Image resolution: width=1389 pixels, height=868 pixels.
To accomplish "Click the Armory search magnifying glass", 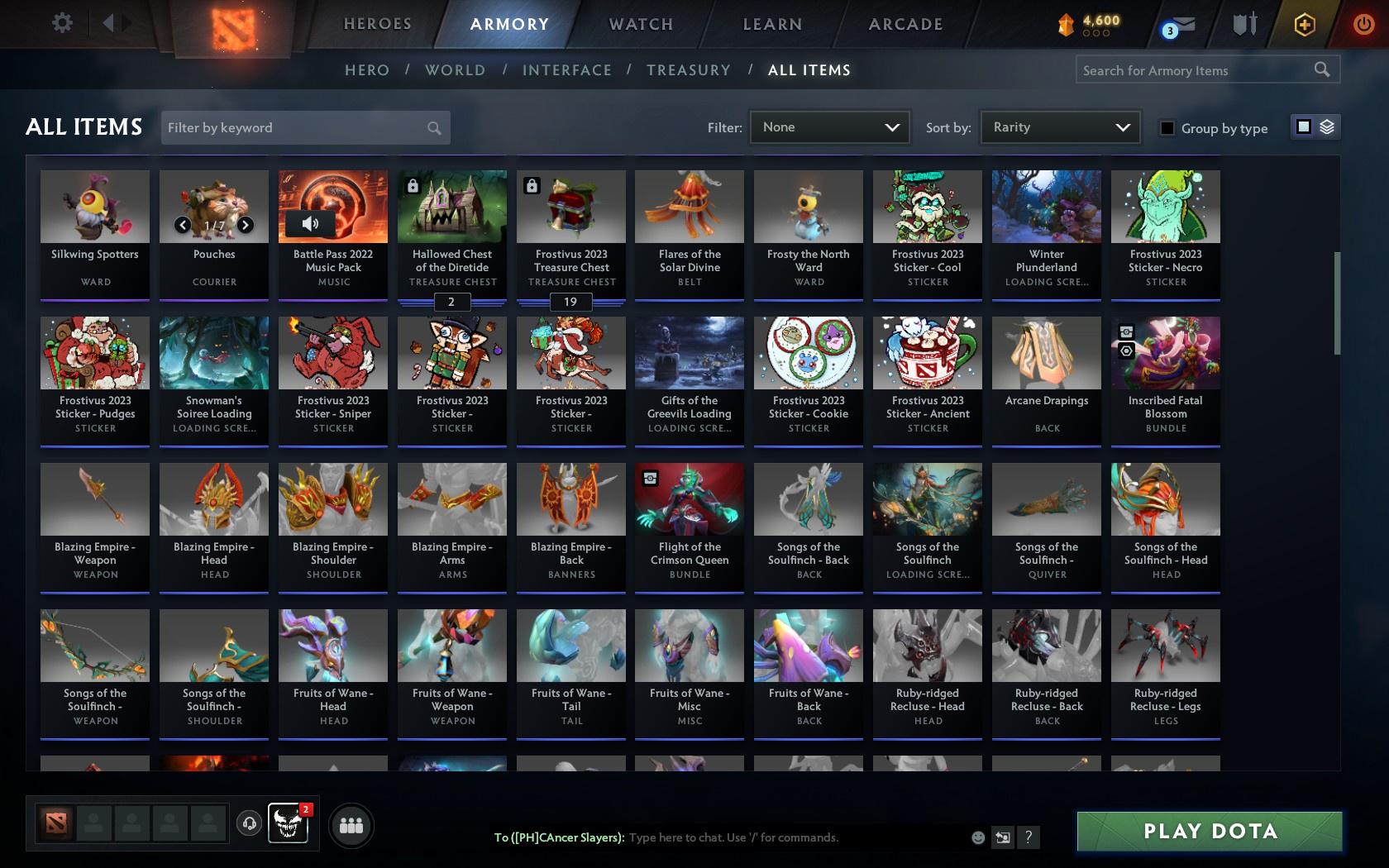I will [x=1320, y=69].
